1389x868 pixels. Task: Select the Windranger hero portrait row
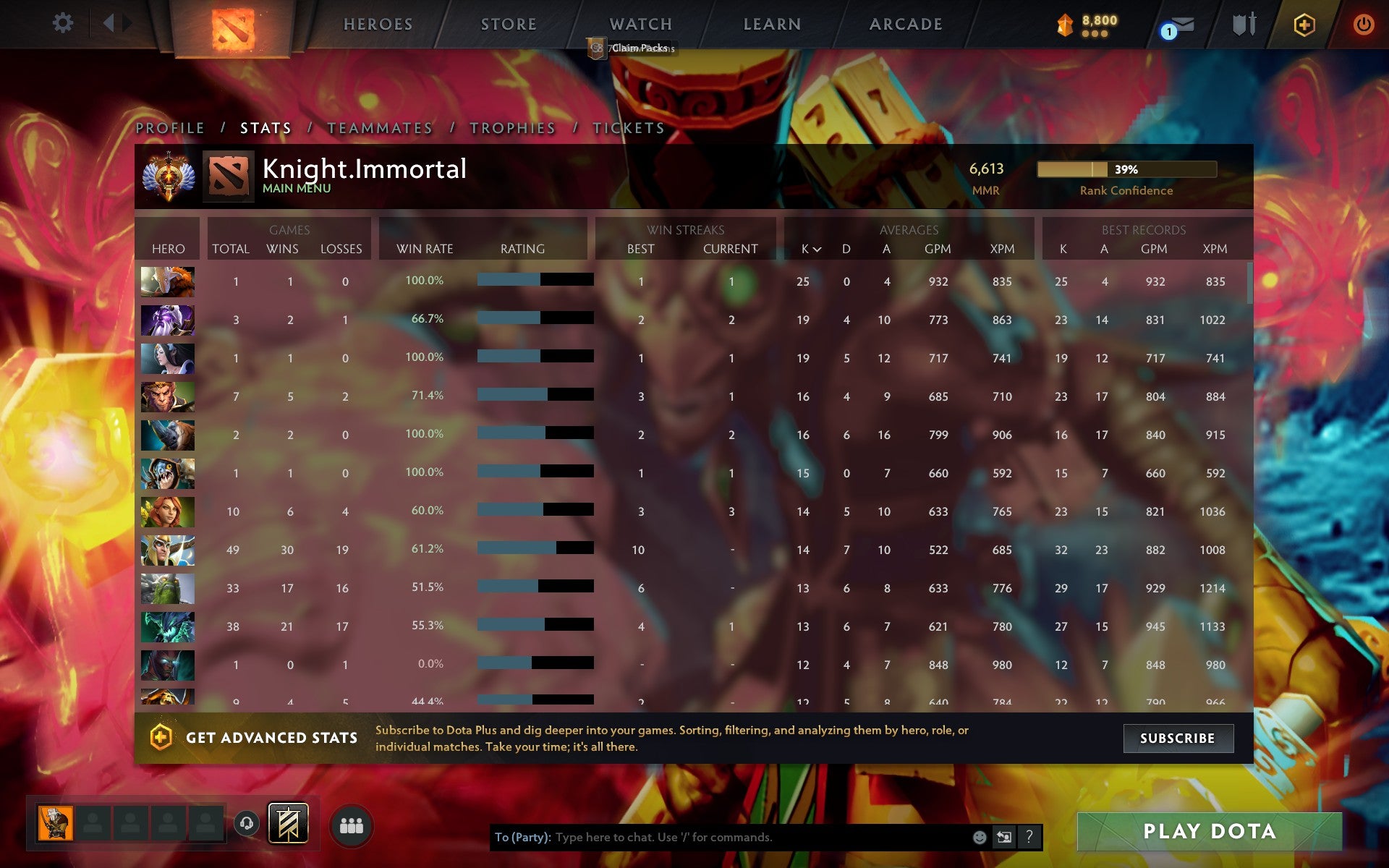[167, 511]
